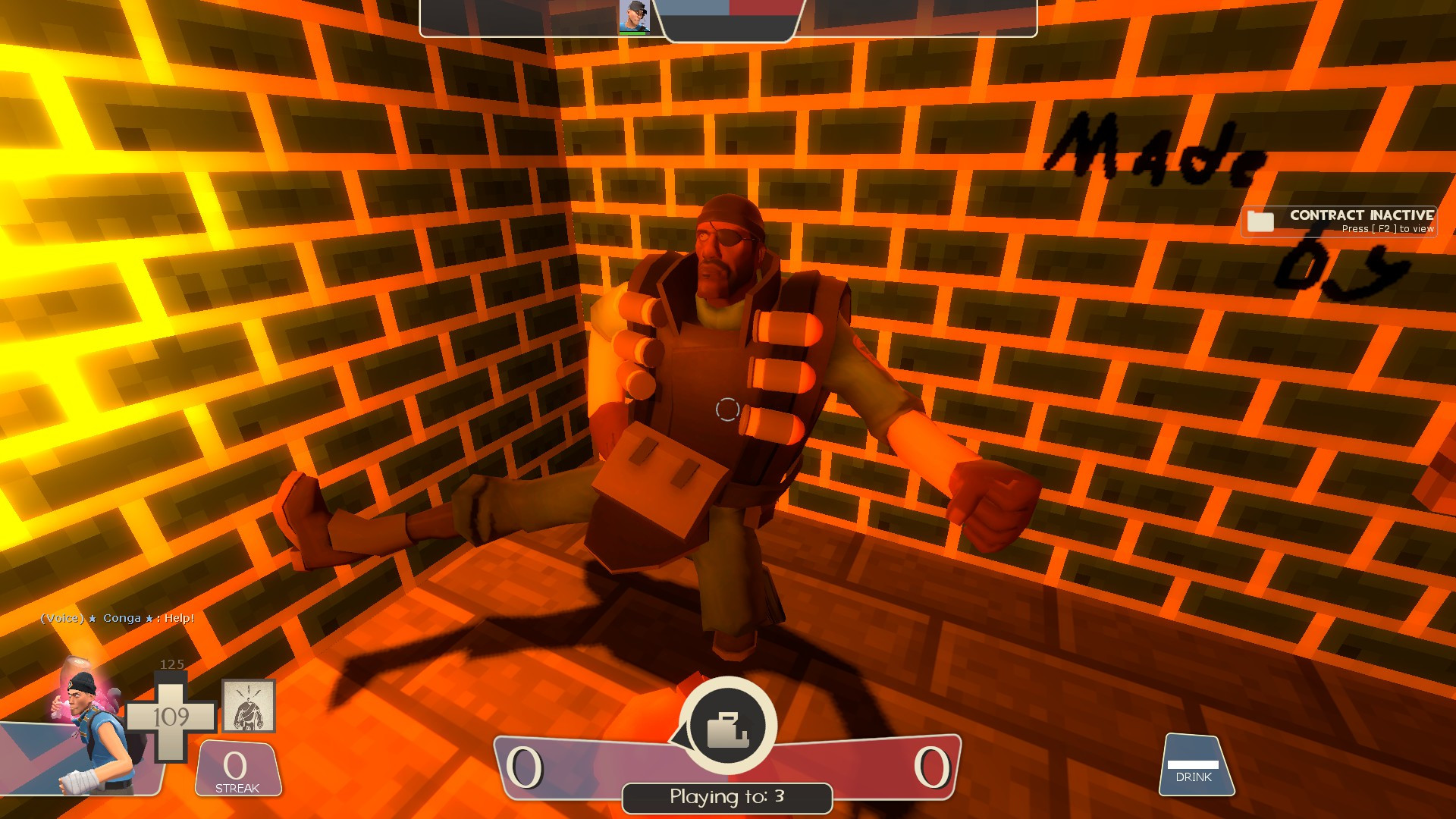Click the STREAK counter badge
1456x819 pixels.
(236, 768)
